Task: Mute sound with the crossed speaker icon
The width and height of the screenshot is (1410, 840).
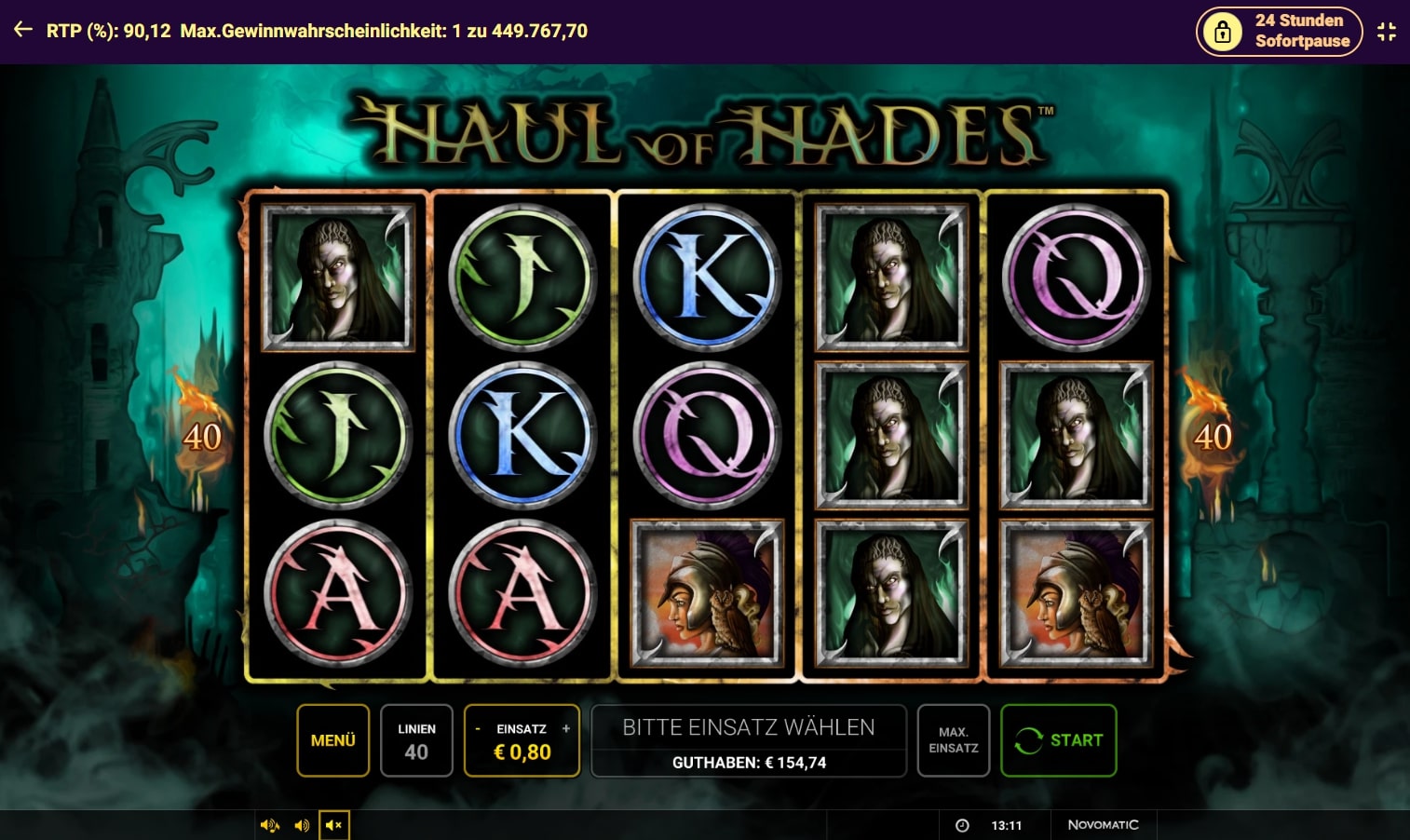Action: click(x=333, y=825)
